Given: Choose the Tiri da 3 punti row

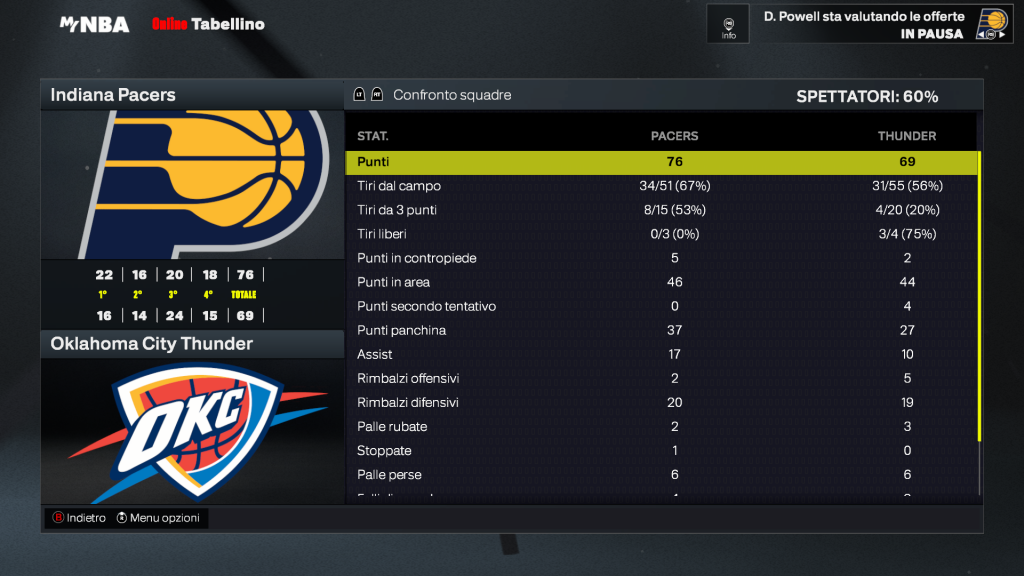Looking at the screenshot, I should tap(660, 210).
